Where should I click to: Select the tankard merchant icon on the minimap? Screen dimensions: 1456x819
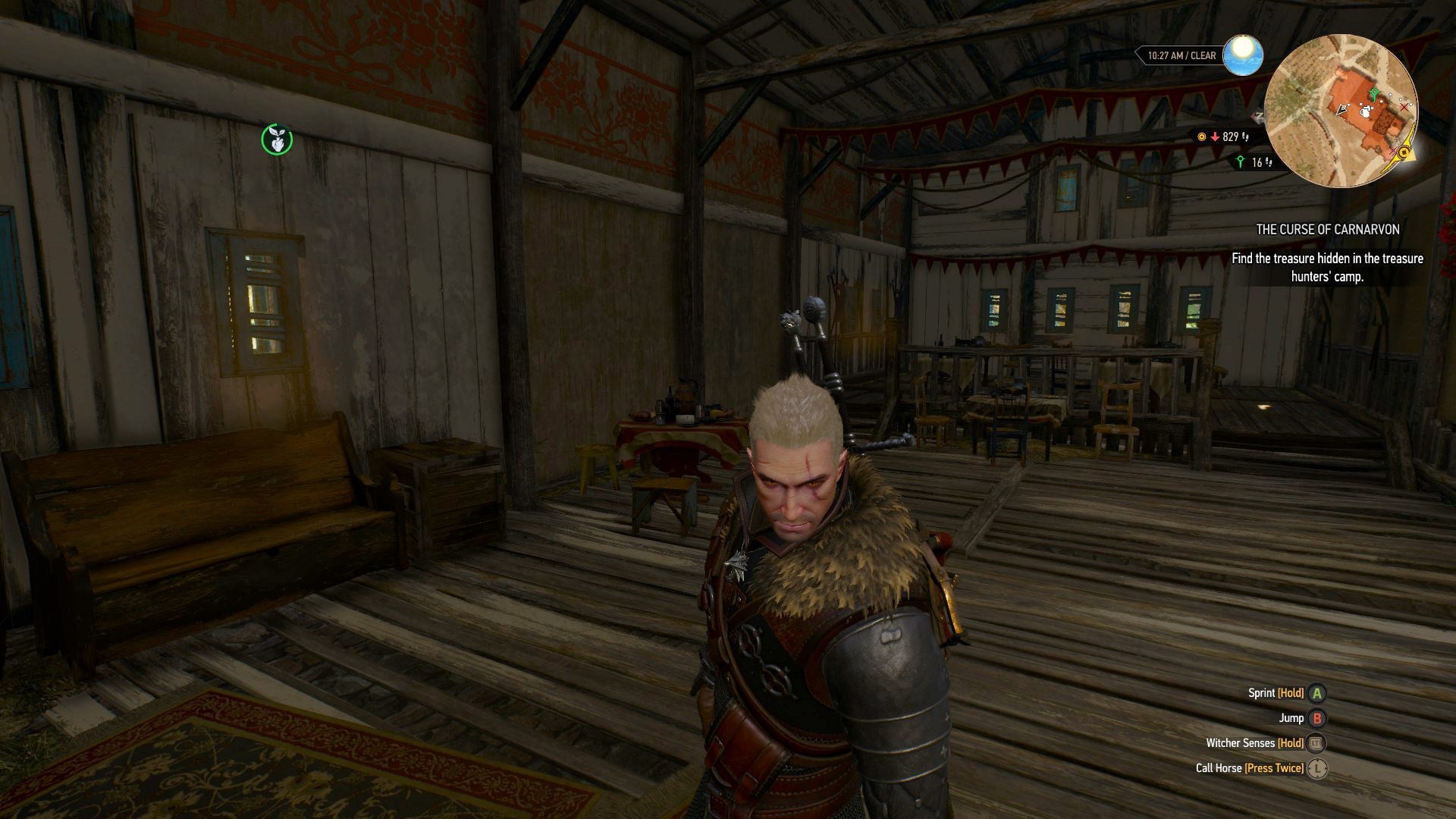pyautogui.click(x=1365, y=112)
